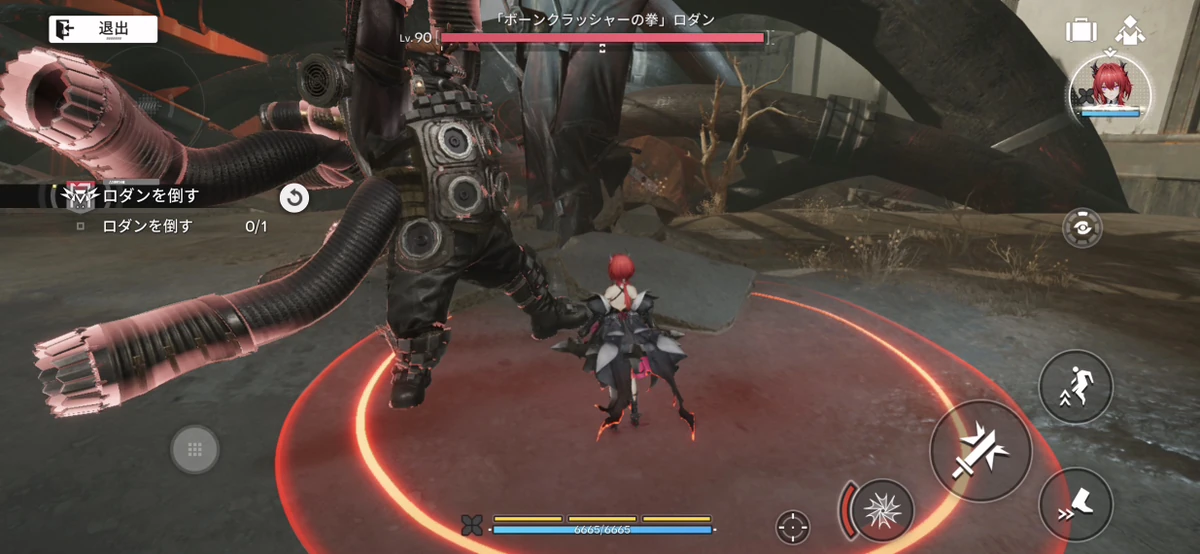Screen dimensions: 1200x554
Task: Click the circular arrow reset icon
Action: pos(294,198)
